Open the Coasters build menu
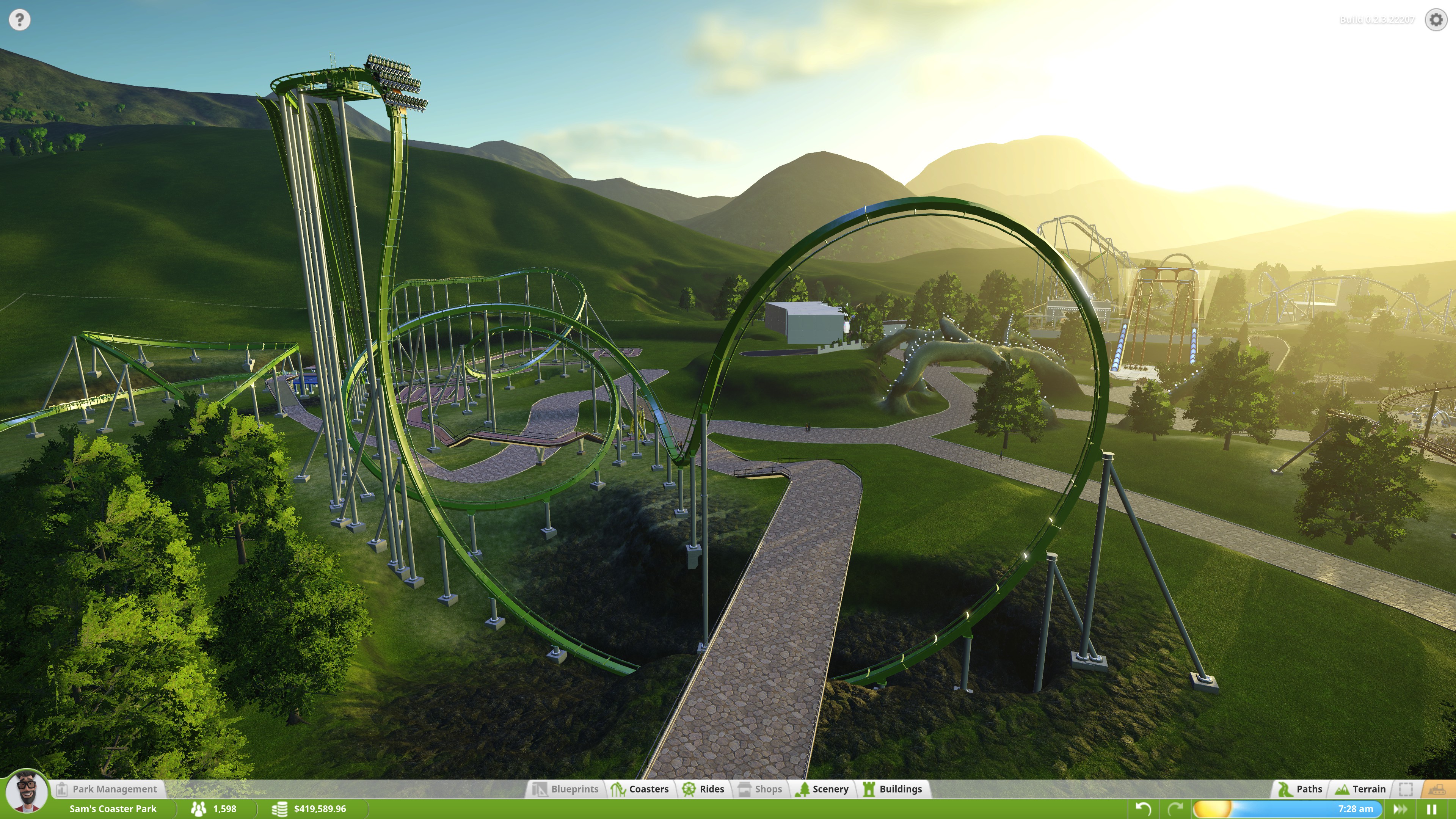This screenshot has height=819, width=1456. (640, 789)
